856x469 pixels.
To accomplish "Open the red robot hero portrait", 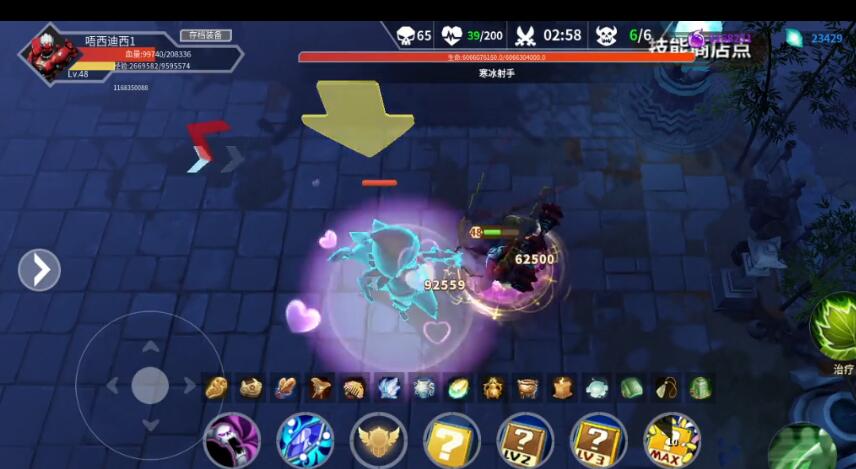I will [x=49, y=52].
